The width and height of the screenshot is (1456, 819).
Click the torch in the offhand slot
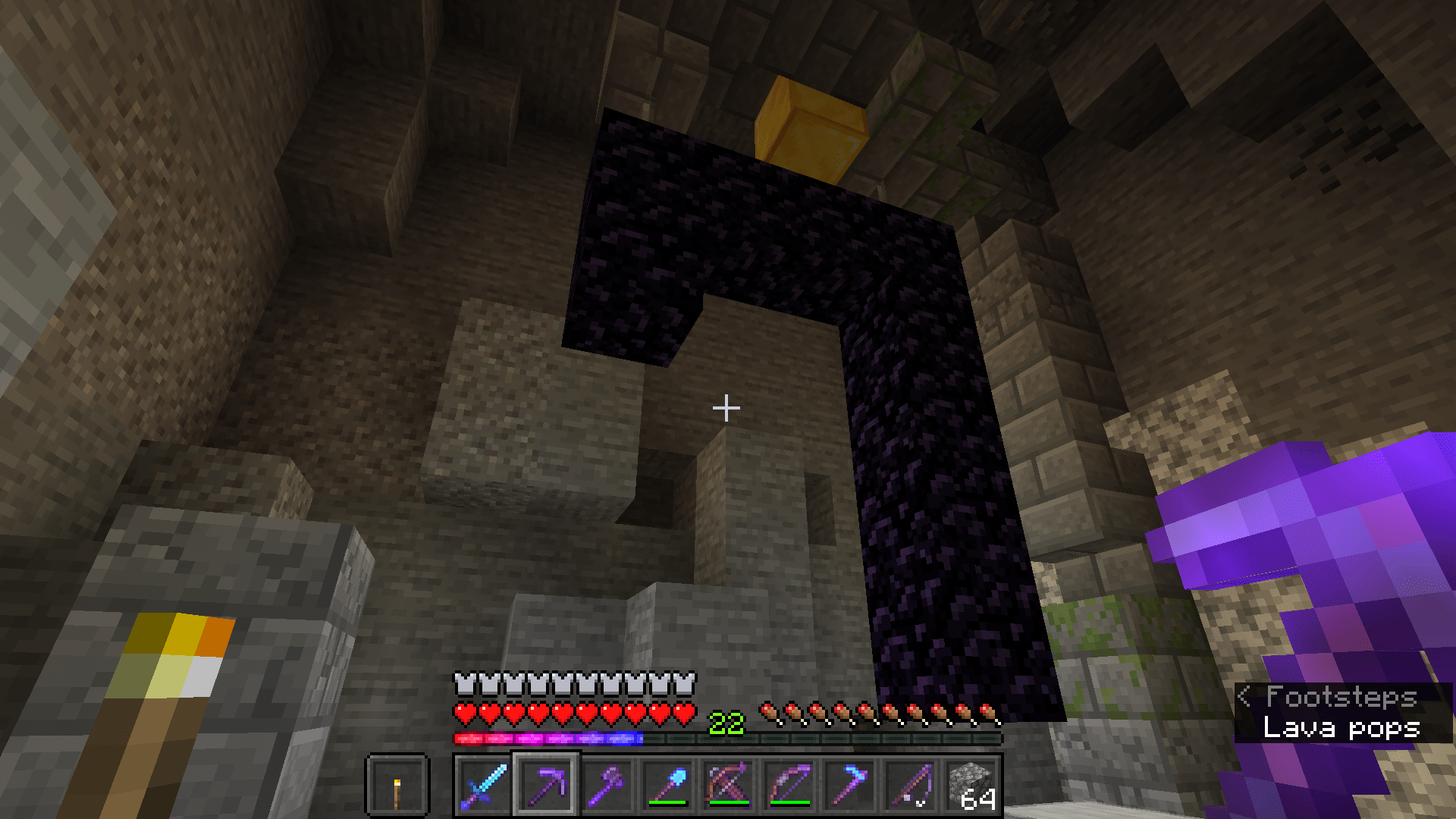[397, 789]
